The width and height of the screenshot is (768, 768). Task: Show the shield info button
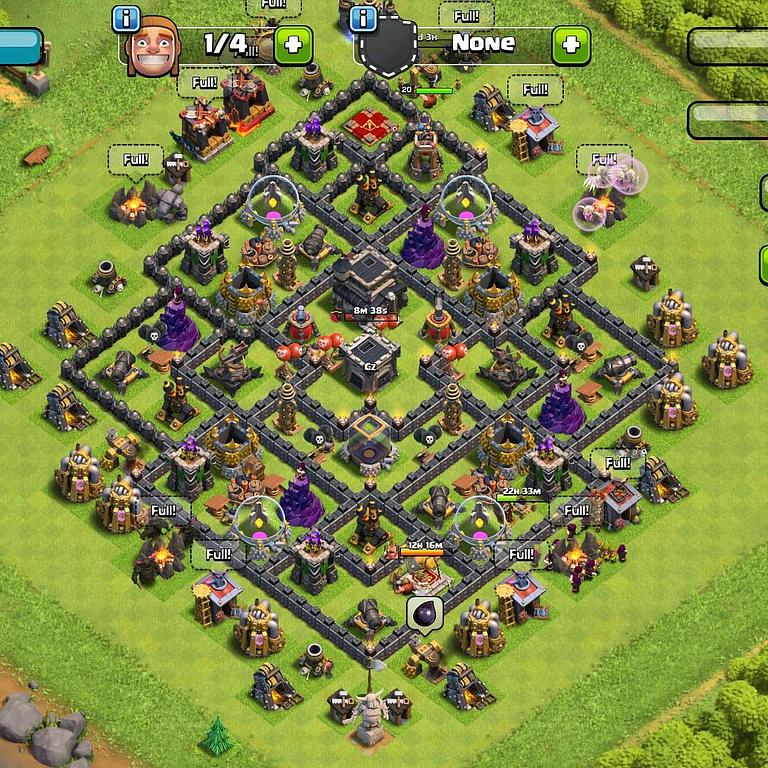tap(364, 19)
